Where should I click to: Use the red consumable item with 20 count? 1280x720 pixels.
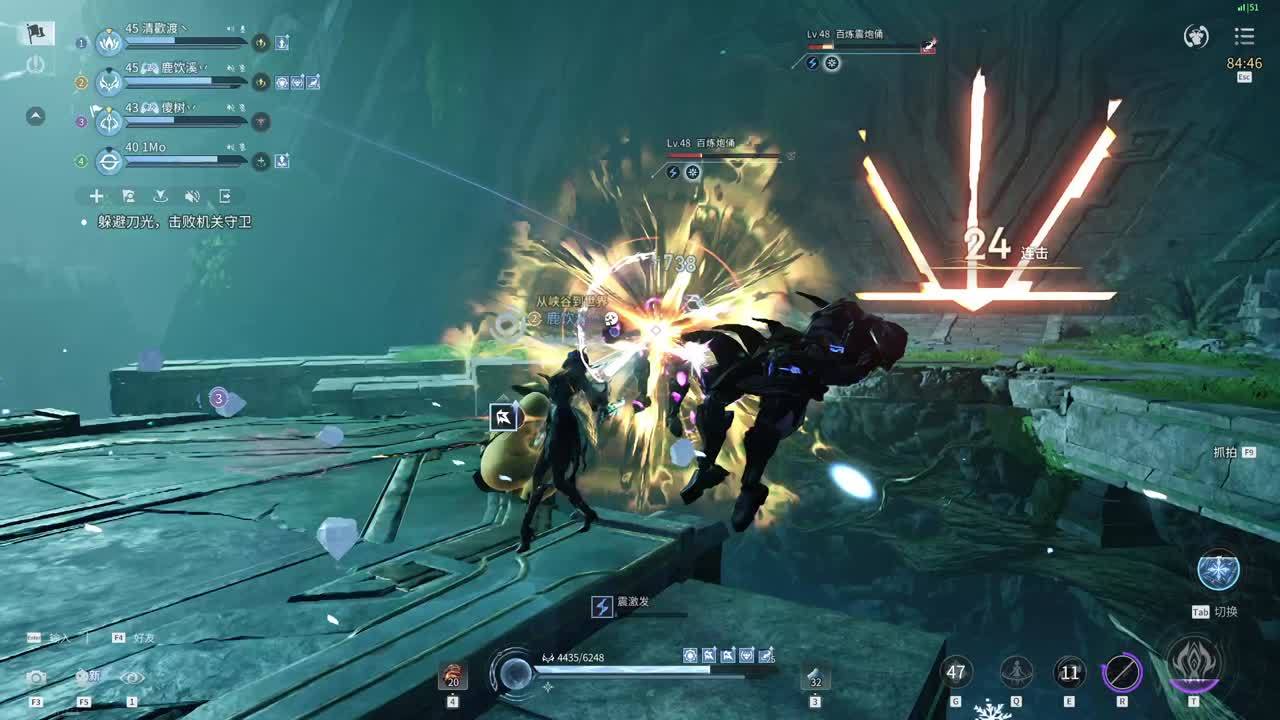tap(453, 676)
